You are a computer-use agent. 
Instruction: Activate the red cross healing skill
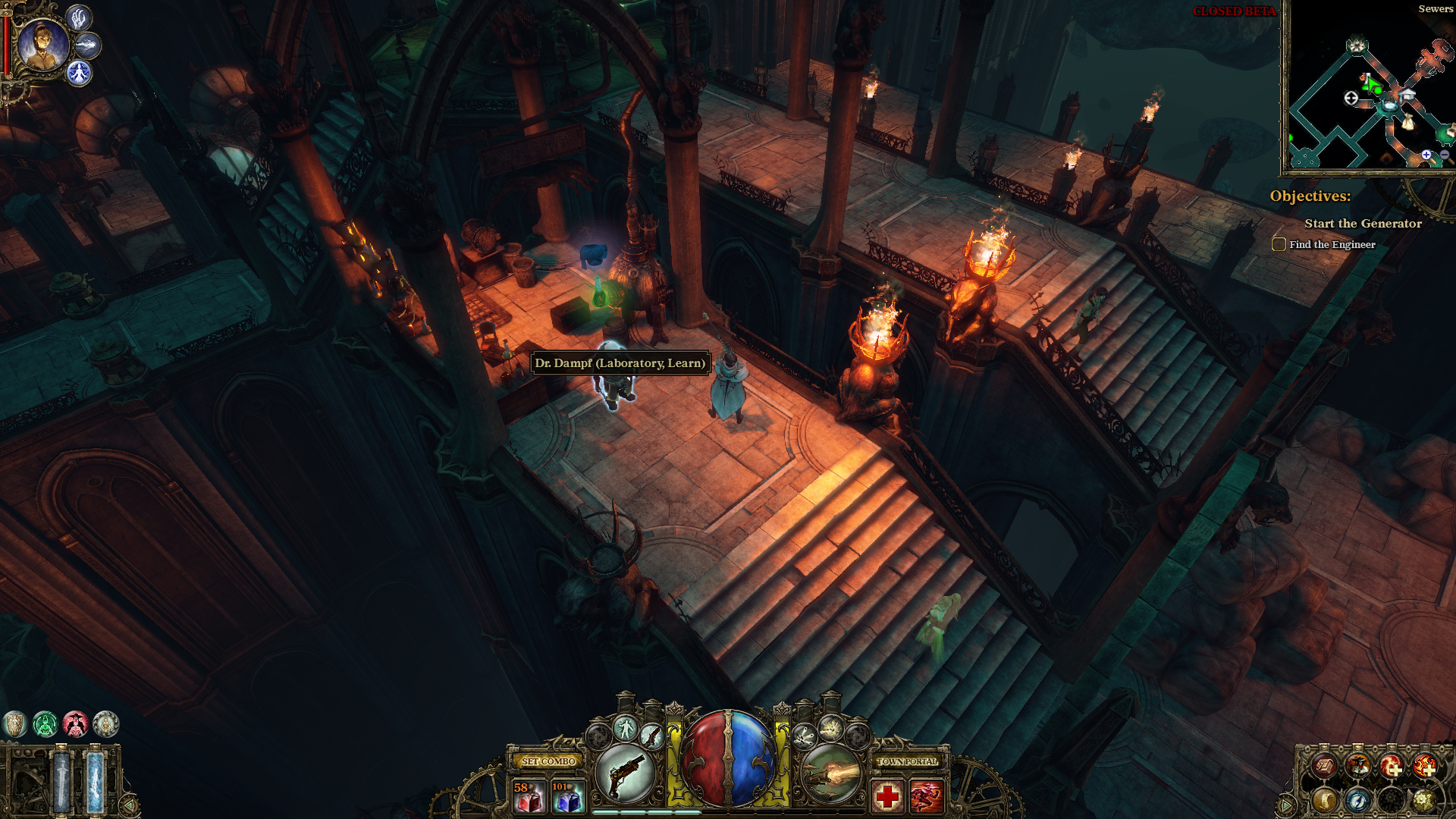887,796
